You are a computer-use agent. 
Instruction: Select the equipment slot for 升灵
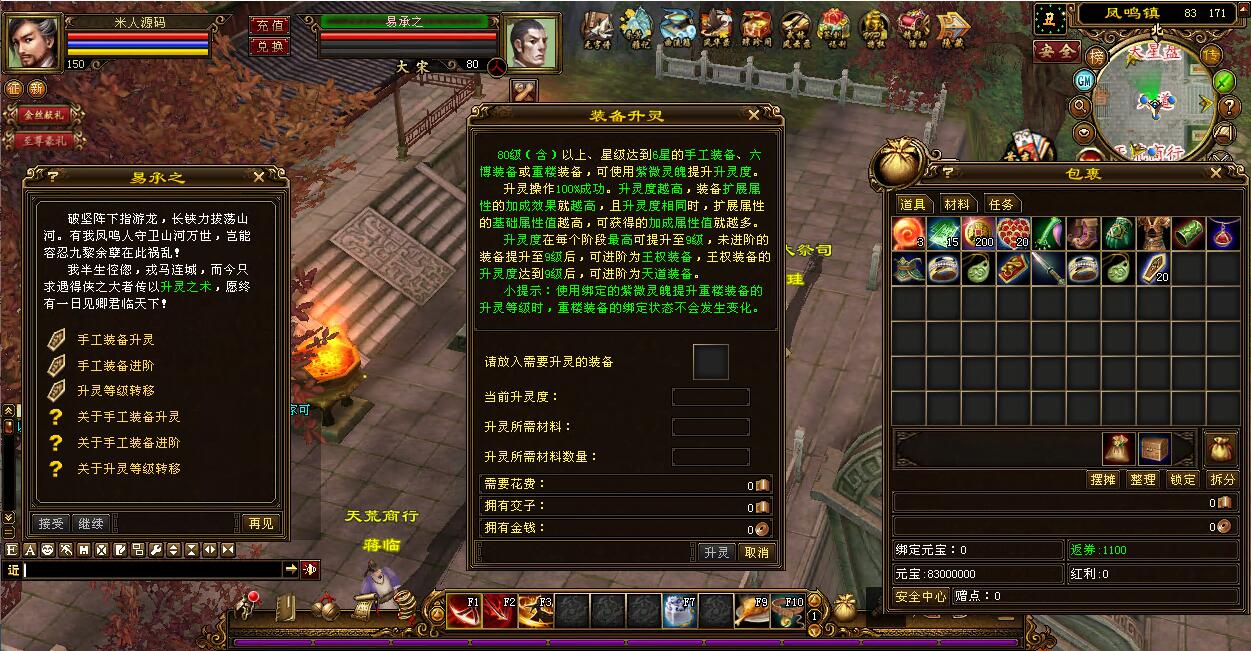click(711, 362)
